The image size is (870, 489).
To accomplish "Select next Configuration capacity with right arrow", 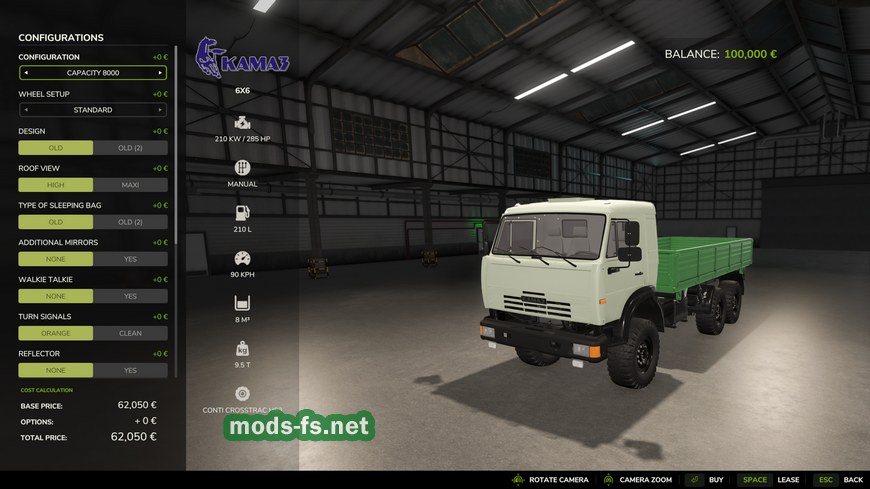I will pos(159,73).
